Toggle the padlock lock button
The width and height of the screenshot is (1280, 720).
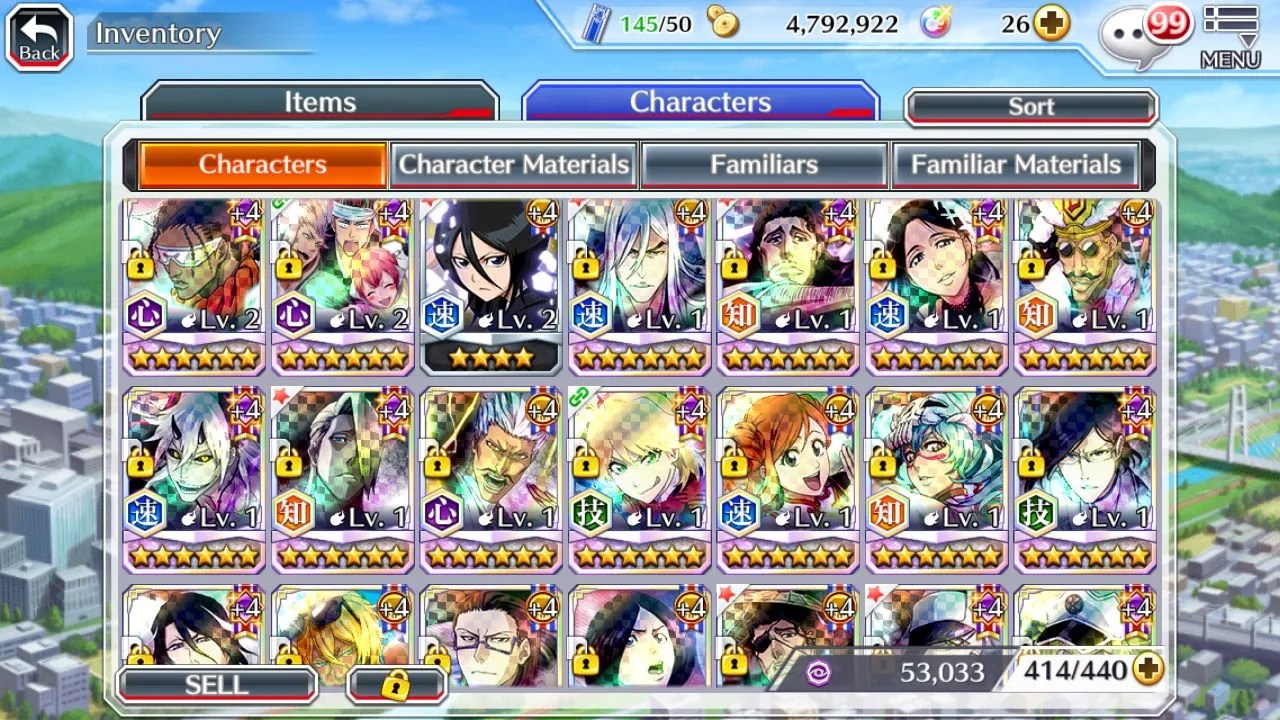pyautogui.click(x=396, y=685)
